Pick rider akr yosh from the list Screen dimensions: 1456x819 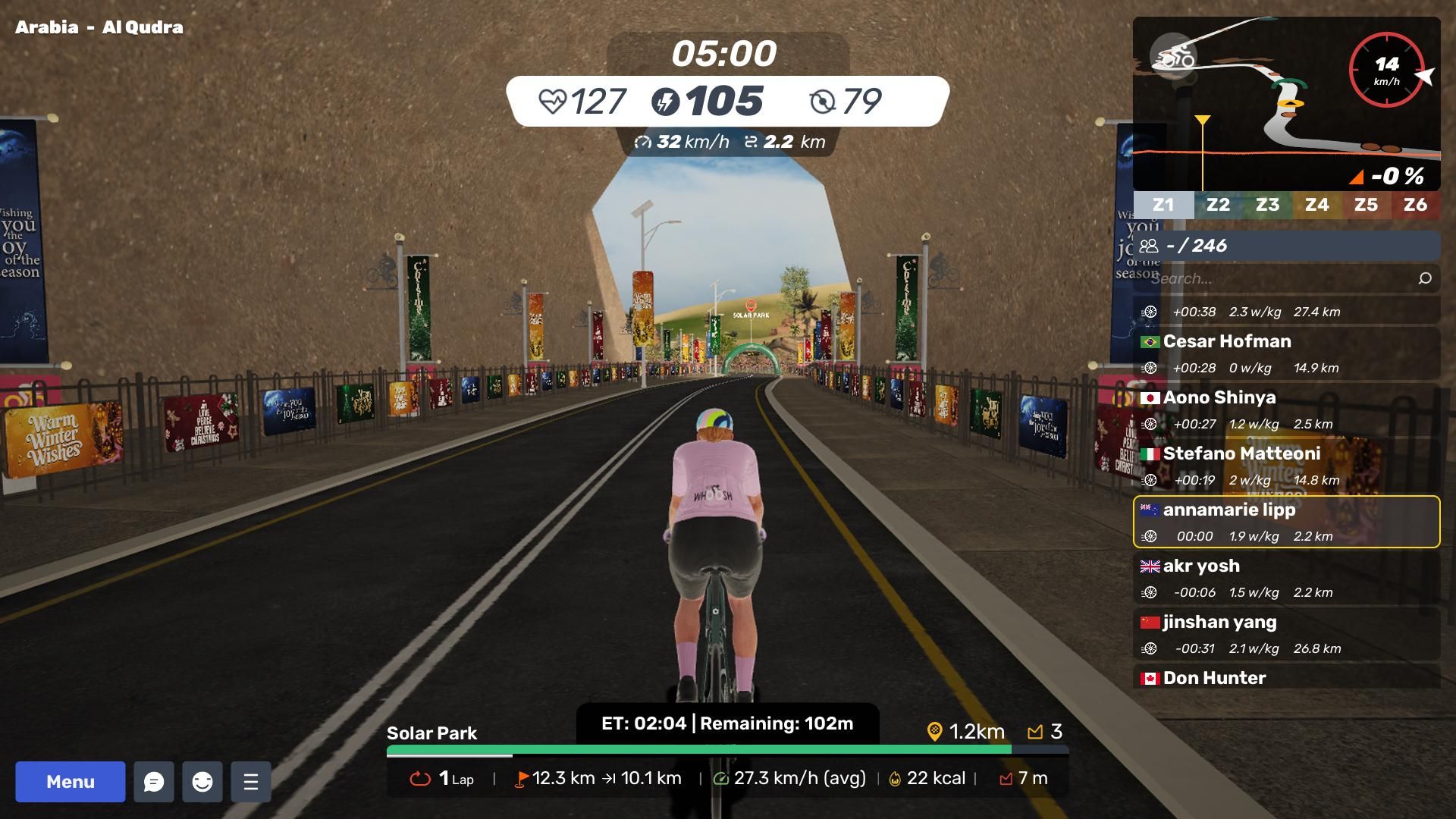(1286, 578)
